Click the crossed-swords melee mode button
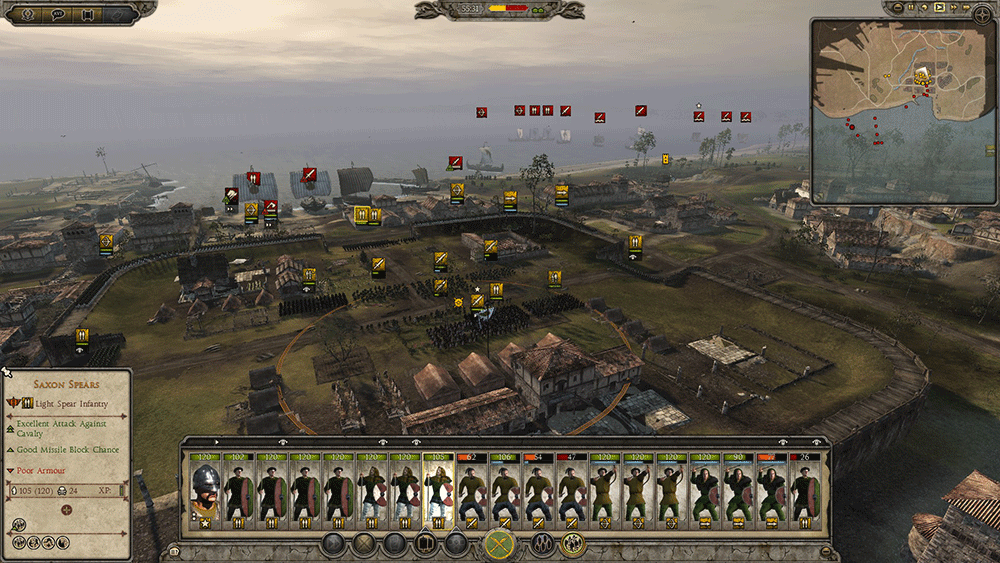1000x563 pixels. pos(499,545)
